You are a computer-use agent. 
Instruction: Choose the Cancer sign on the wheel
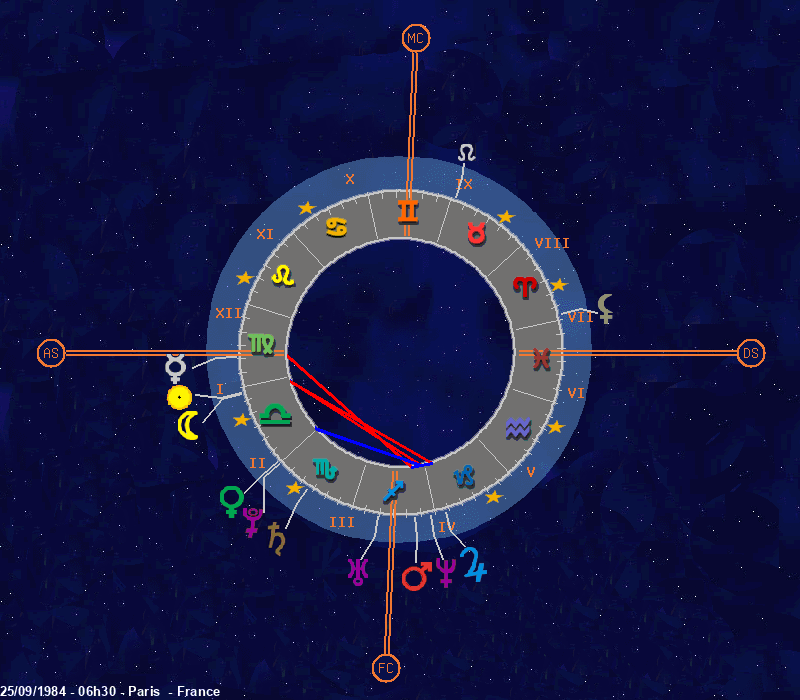point(337,227)
